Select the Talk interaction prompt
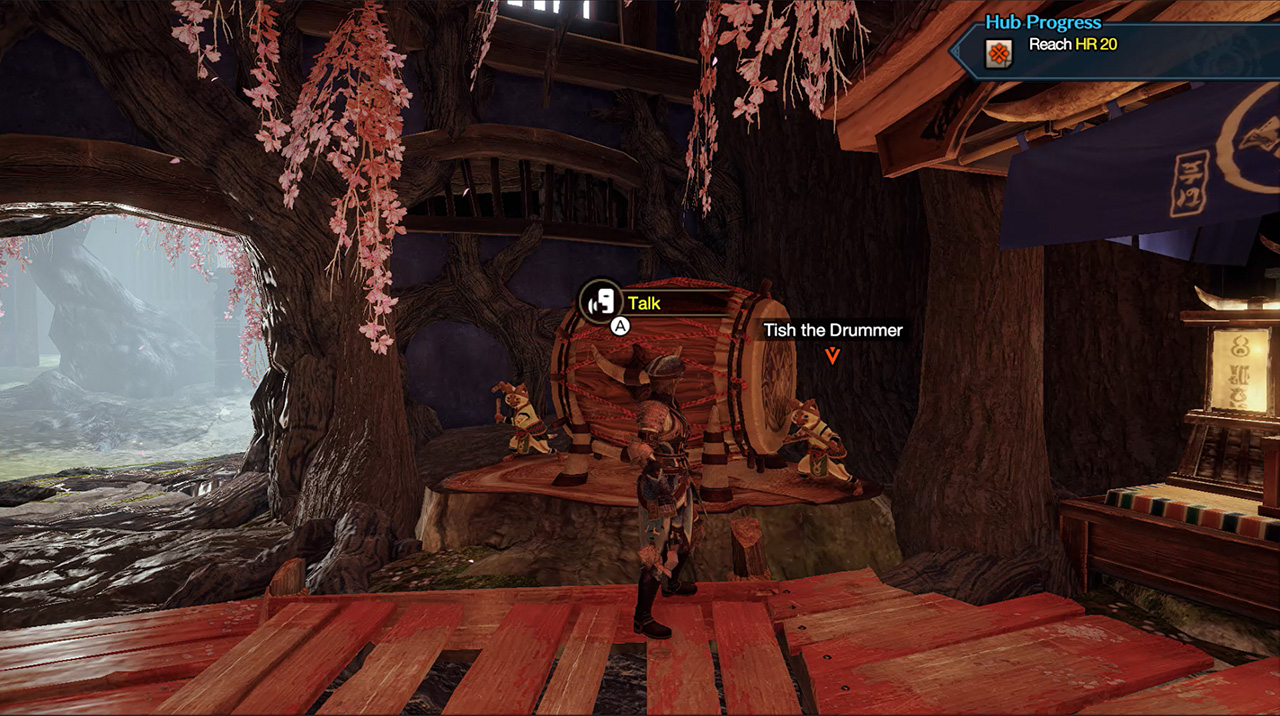 [644, 303]
